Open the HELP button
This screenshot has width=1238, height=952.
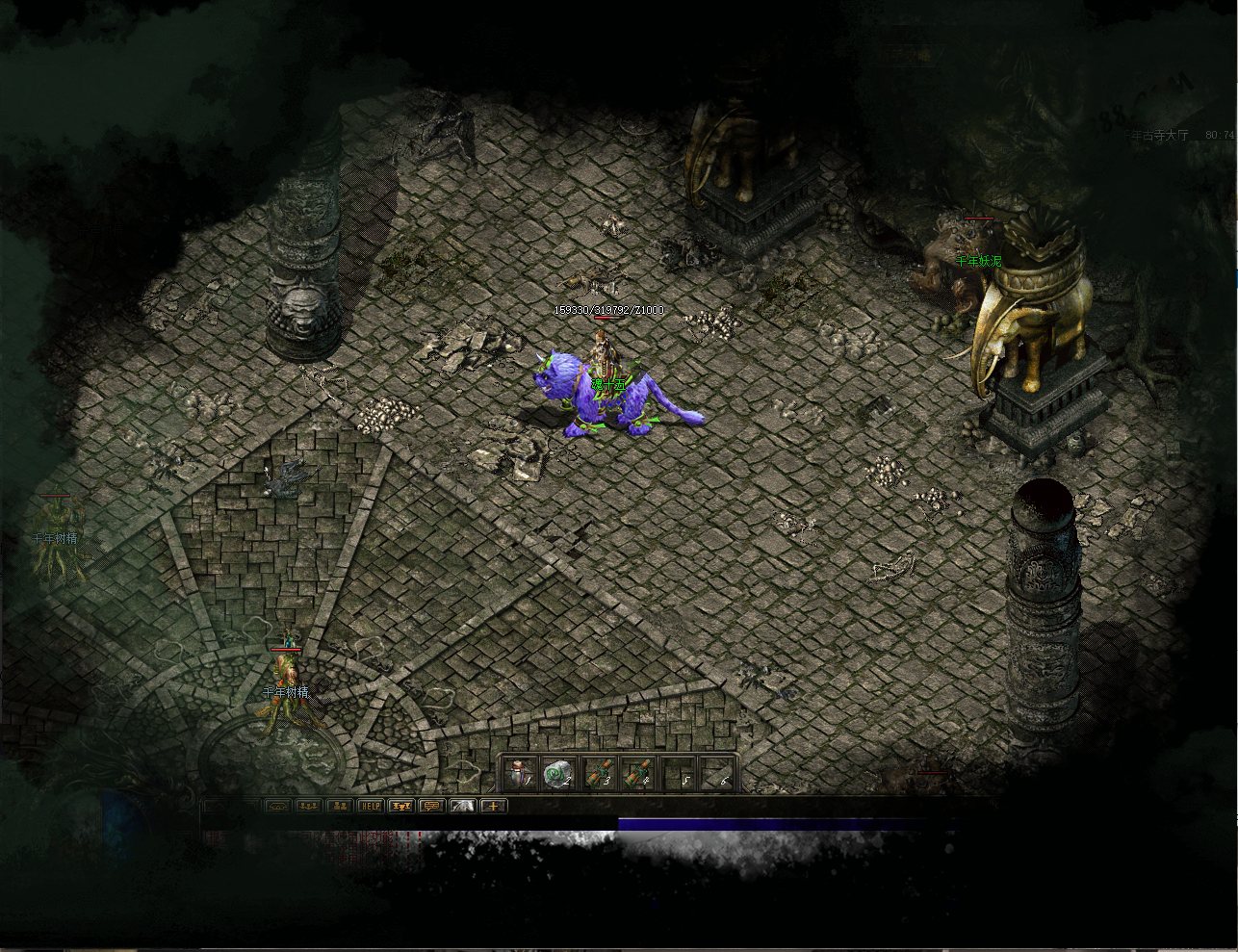pyautogui.click(x=370, y=806)
